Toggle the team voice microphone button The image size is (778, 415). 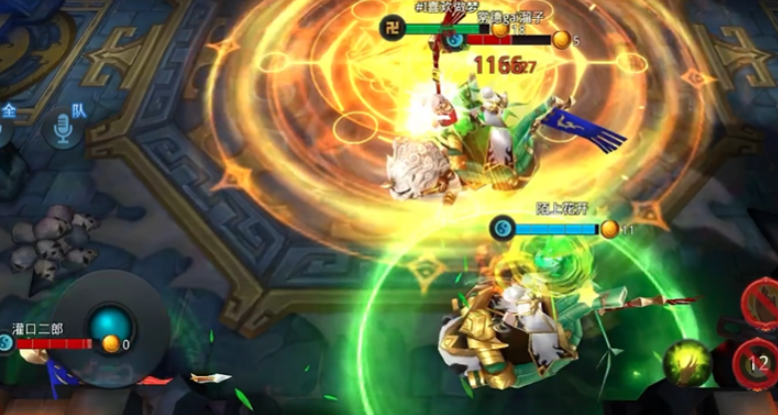click(x=62, y=128)
